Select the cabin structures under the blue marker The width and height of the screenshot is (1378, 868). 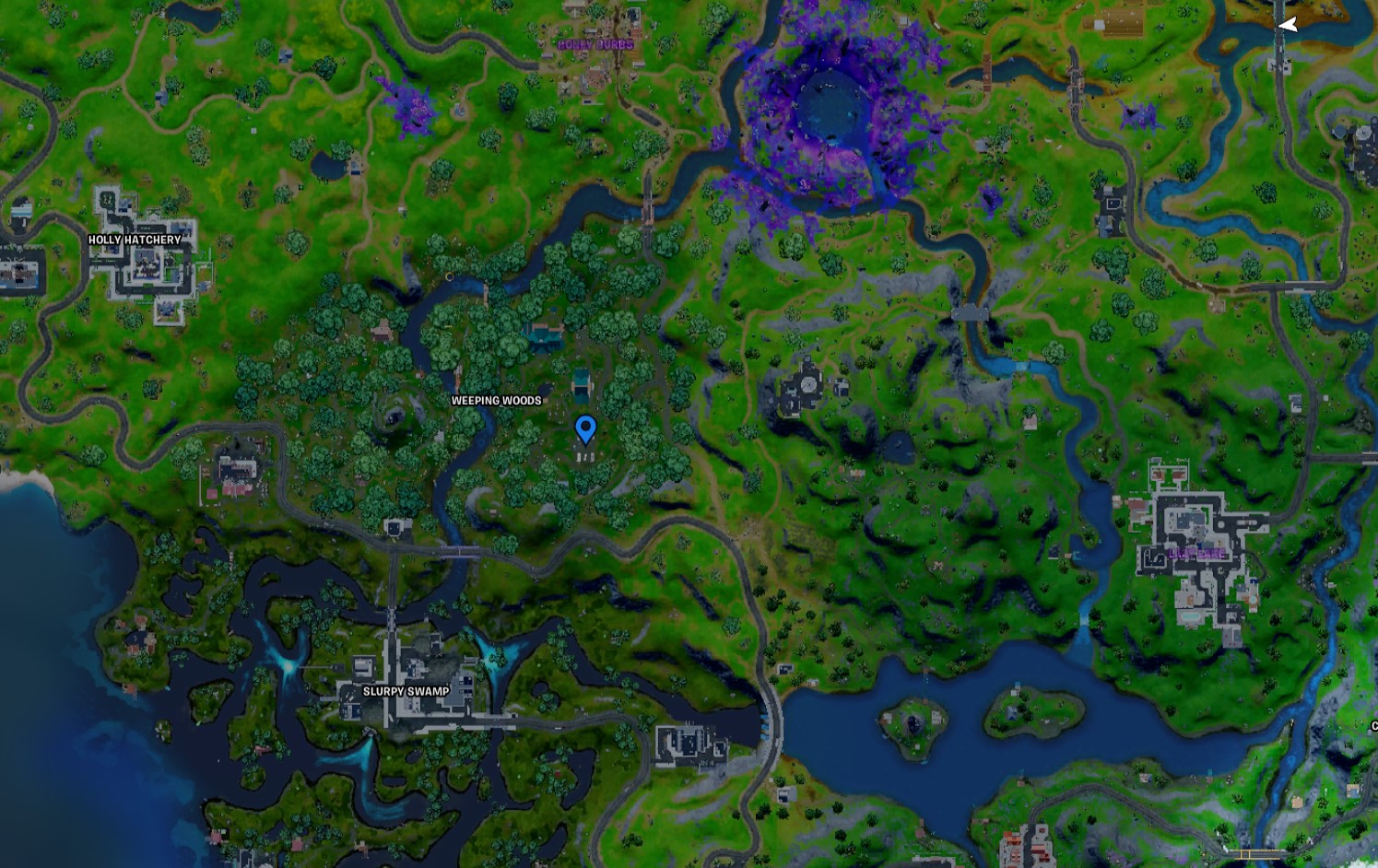[x=587, y=456]
